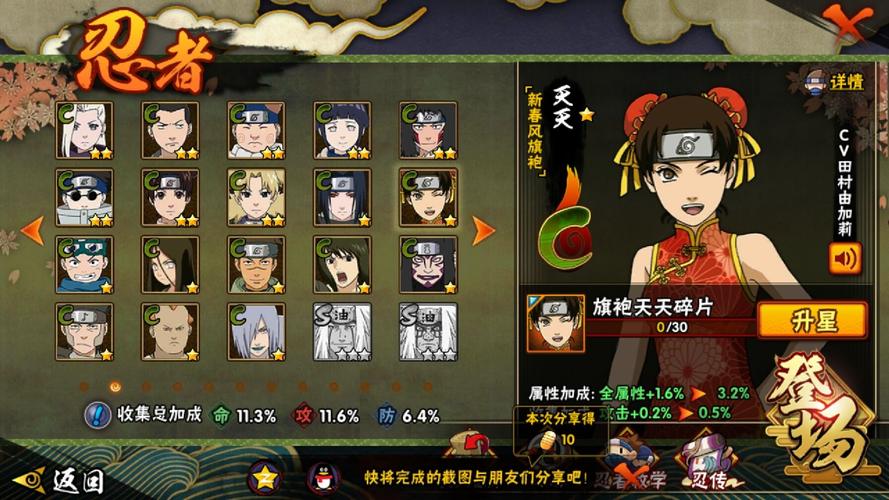Select the ninja with blue scarf and goggles
The width and height of the screenshot is (889, 500).
point(84,264)
